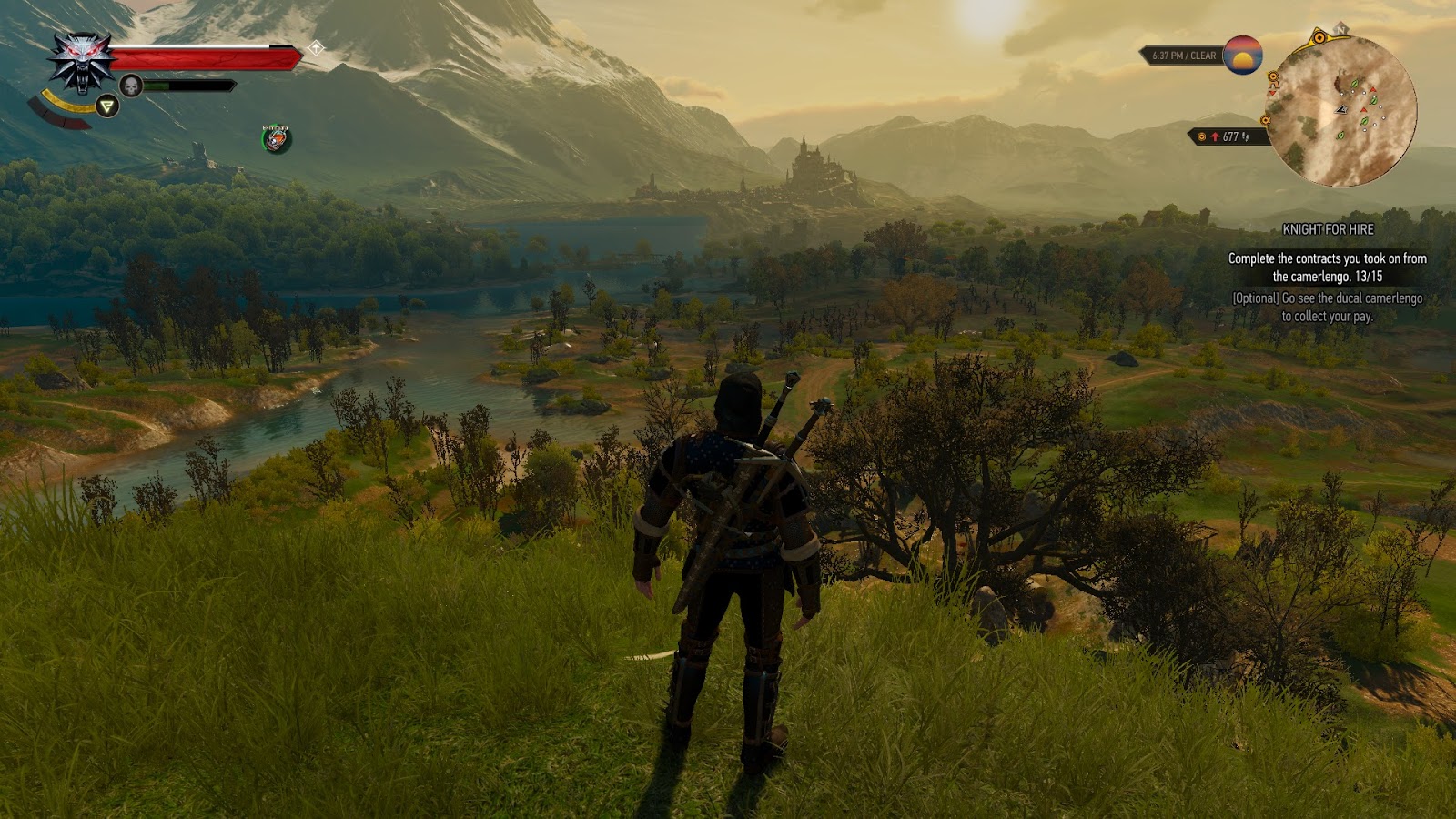Select the player arrow on the minimap
This screenshot has width=1456, height=819.
(1340, 109)
